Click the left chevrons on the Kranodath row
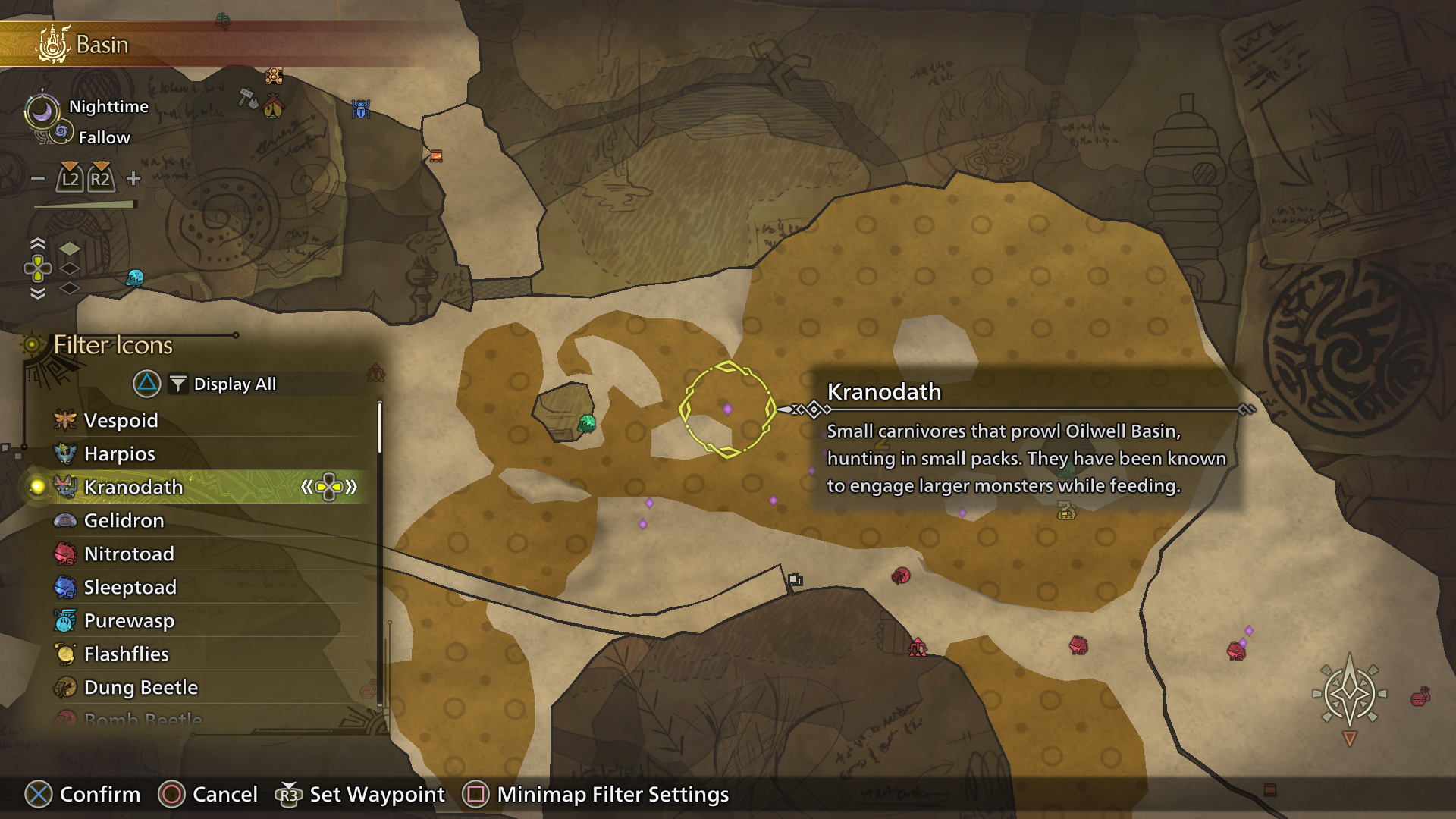 click(x=306, y=488)
